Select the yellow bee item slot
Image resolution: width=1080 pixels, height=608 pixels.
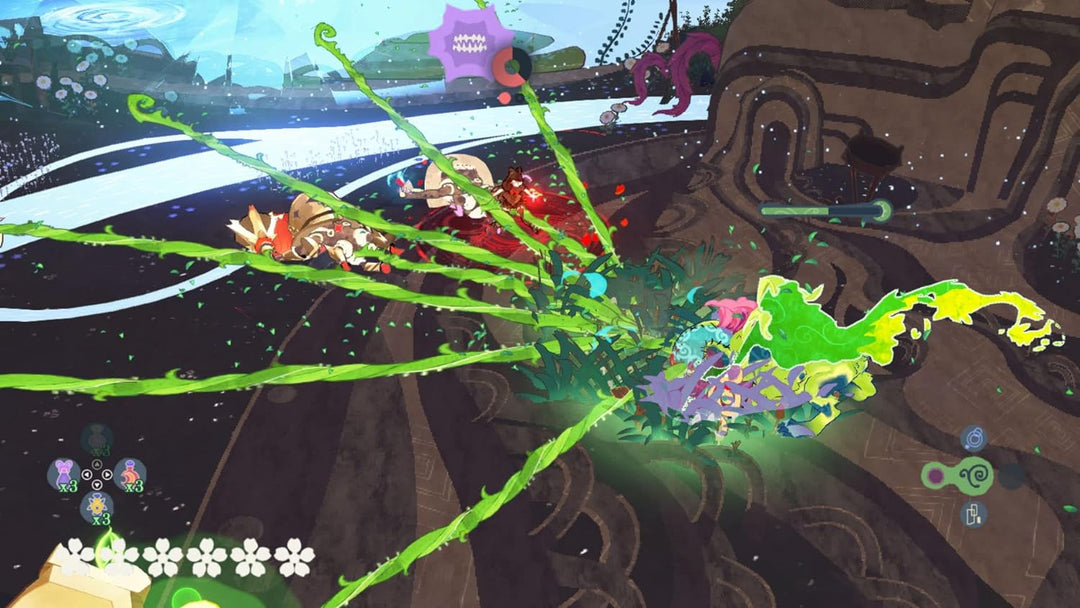[96, 506]
